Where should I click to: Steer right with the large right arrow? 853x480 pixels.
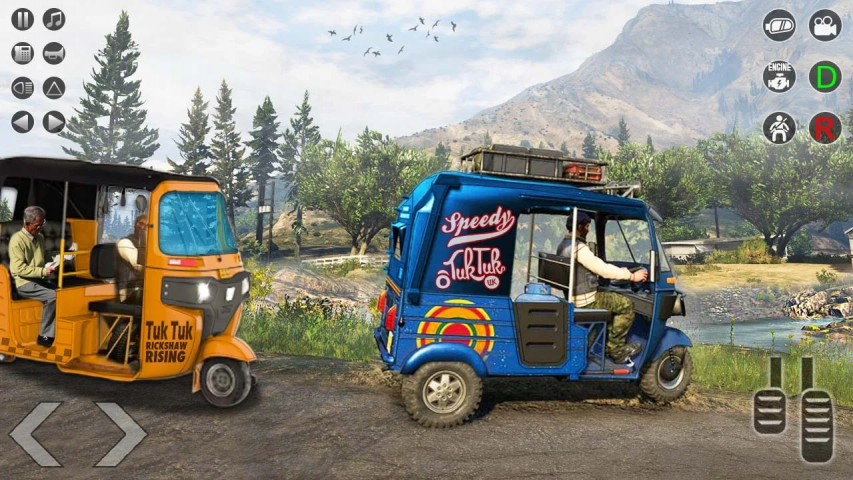(x=120, y=434)
